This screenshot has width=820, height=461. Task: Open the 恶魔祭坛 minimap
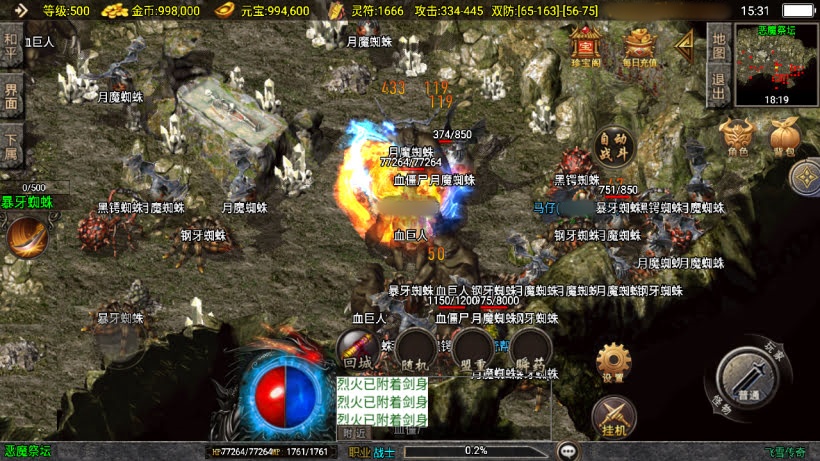[x=776, y=65]
